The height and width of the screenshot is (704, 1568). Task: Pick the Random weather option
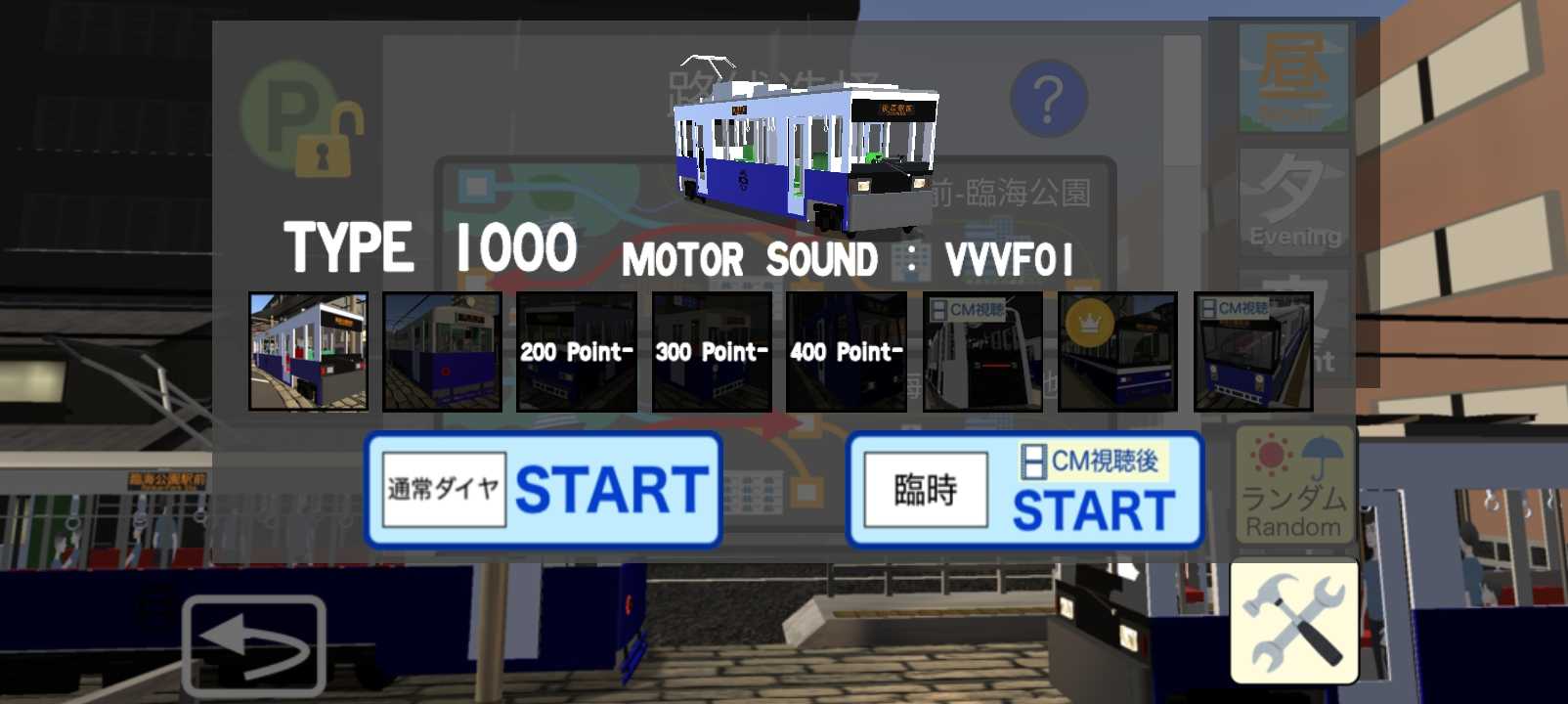click(x=1294, y=485)
